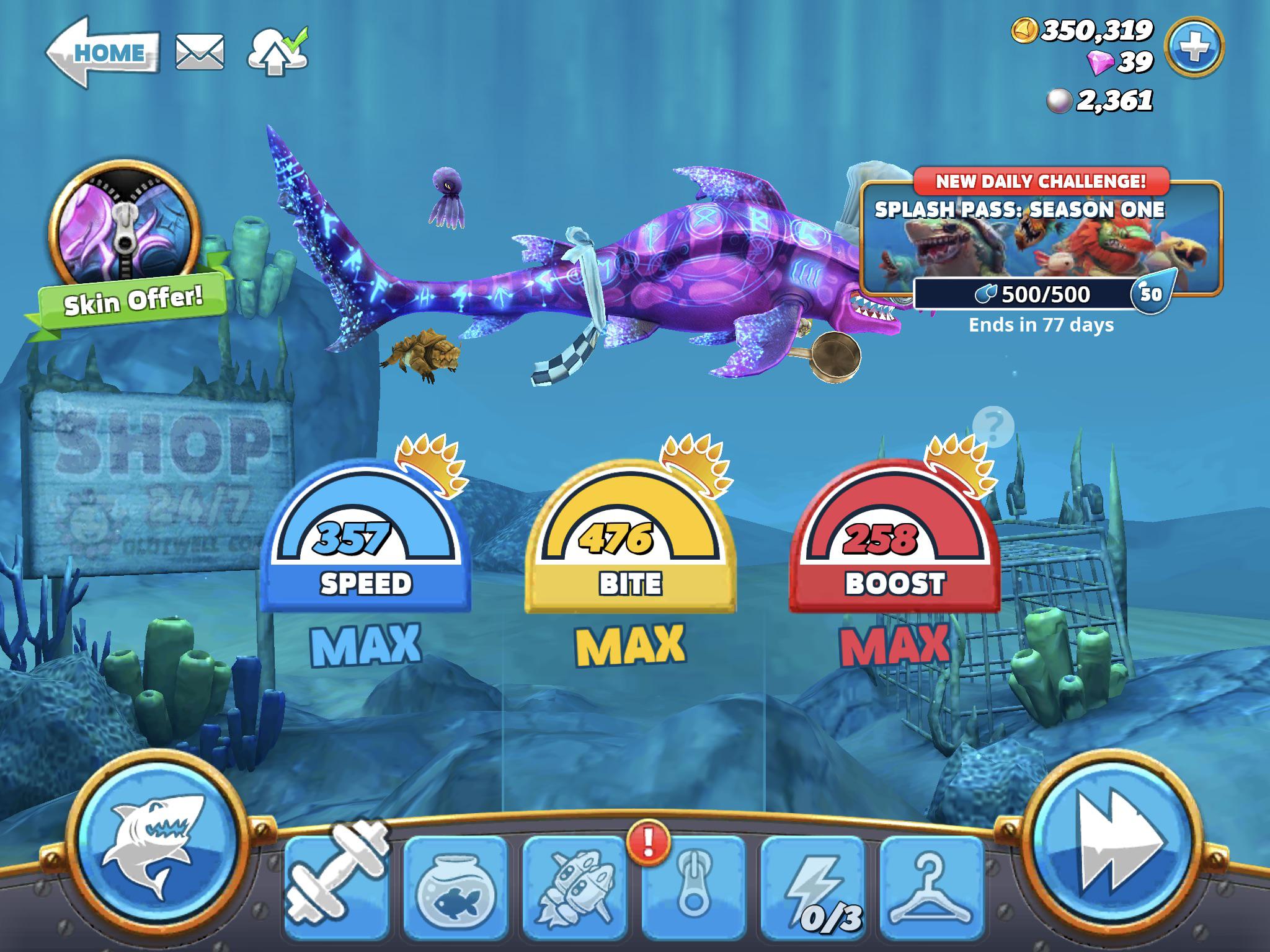Click the pearl currency counter showing 2,361
1270x952 pixels.
click(1109, 99)
